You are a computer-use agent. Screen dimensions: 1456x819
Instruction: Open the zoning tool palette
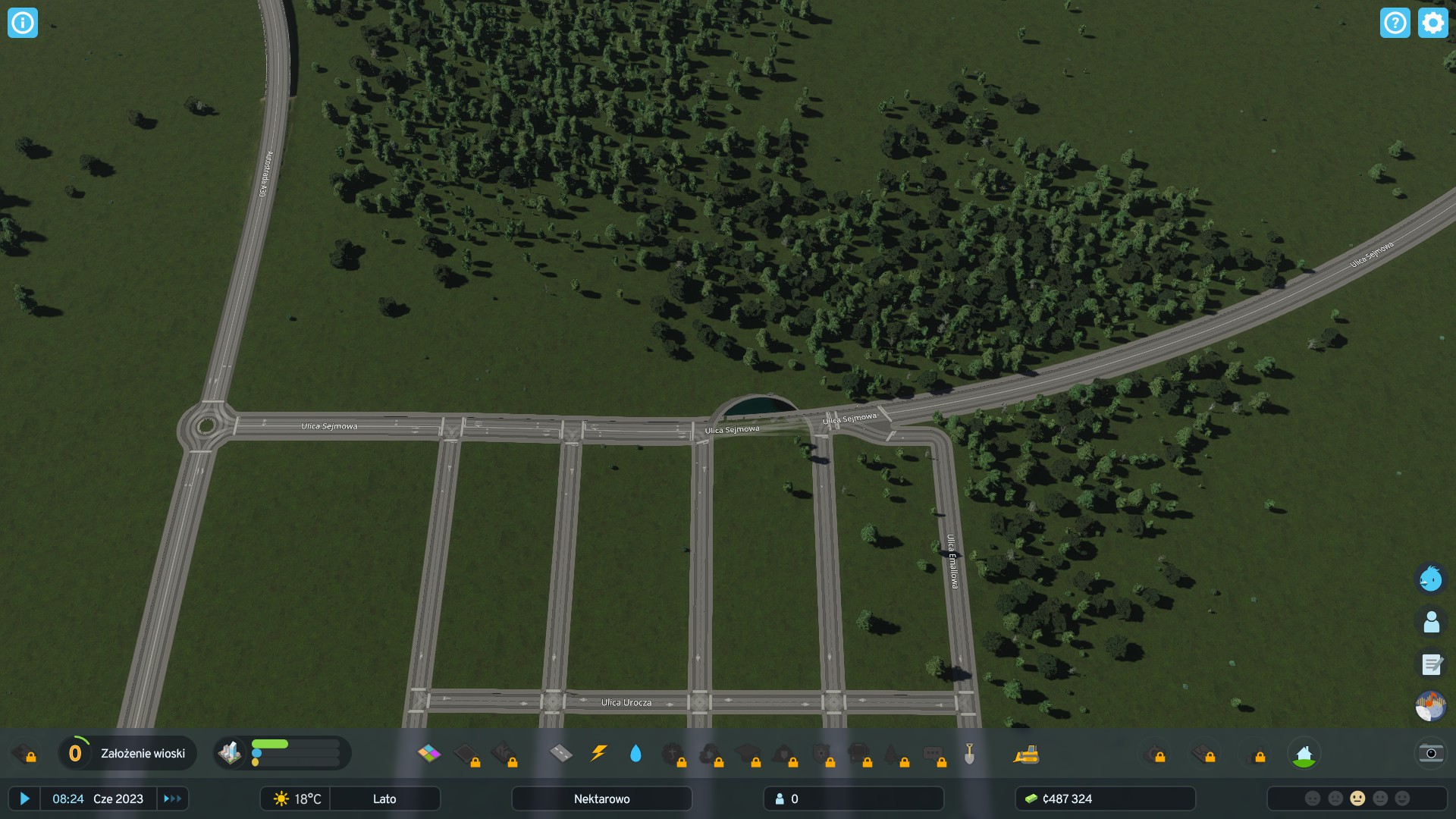[x=429, y=753]
